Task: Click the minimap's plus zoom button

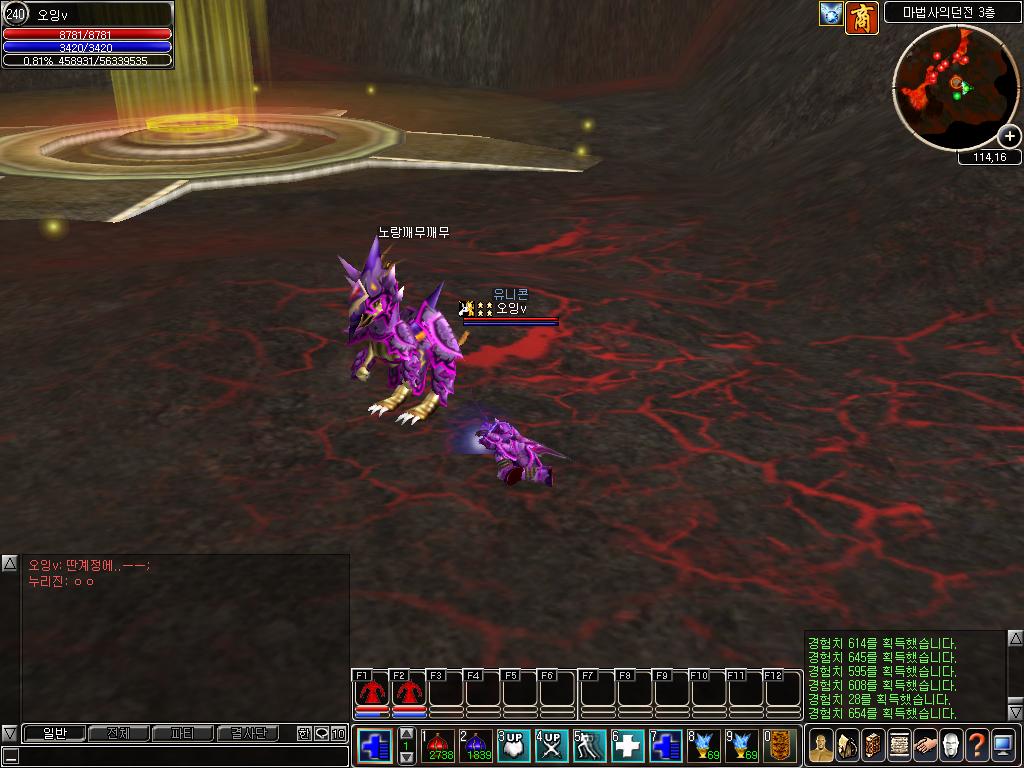Action: (x=1009, y=137)
